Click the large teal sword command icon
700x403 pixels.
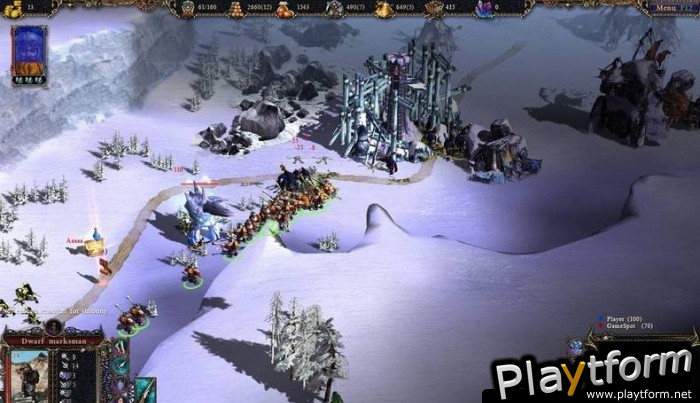[145, 390]
